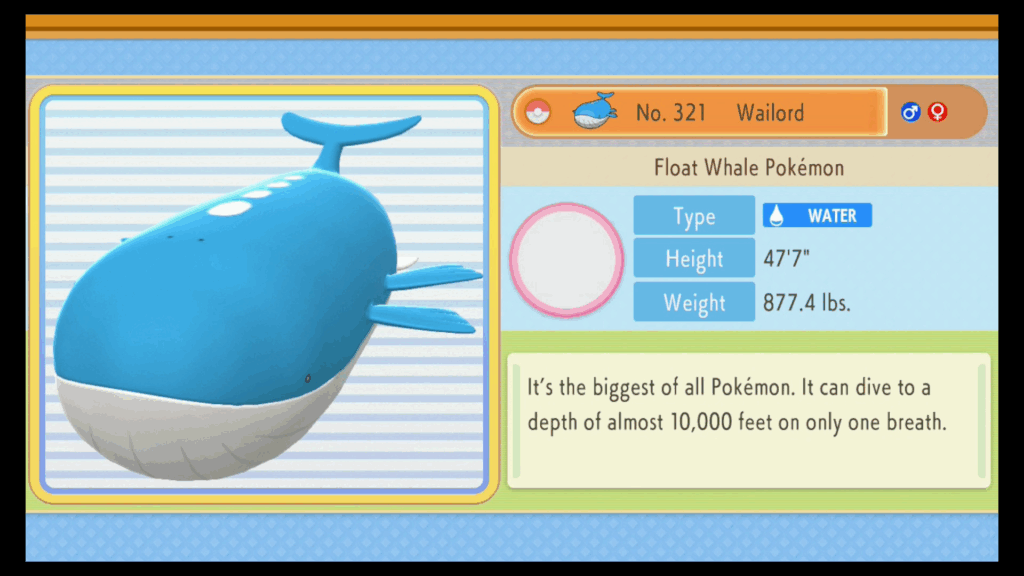Screen dimensions: 1024x576
Task: Select the red female gender symbol
Action: coord(937,112)
